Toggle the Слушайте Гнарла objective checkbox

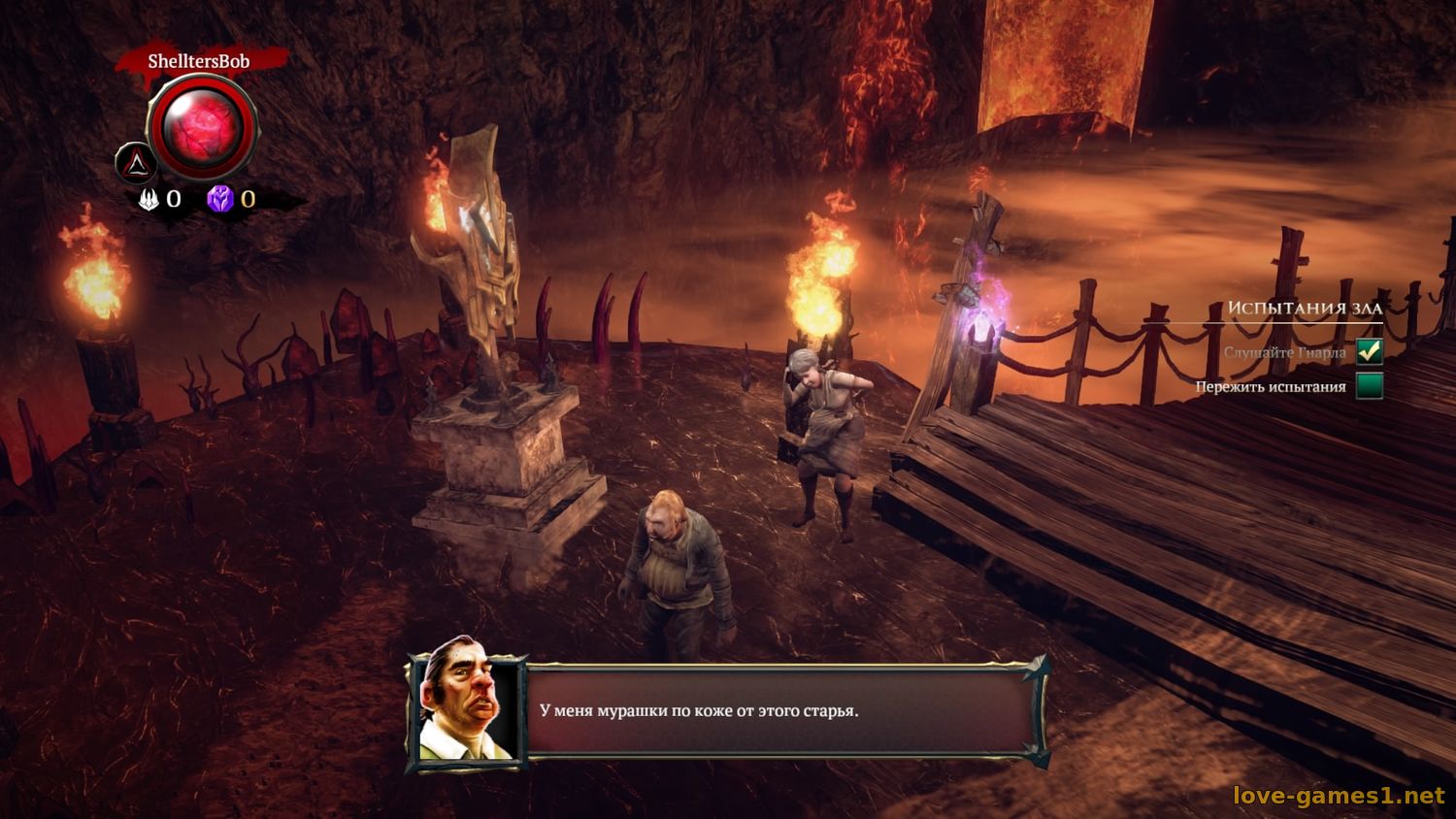(1370, 351)
